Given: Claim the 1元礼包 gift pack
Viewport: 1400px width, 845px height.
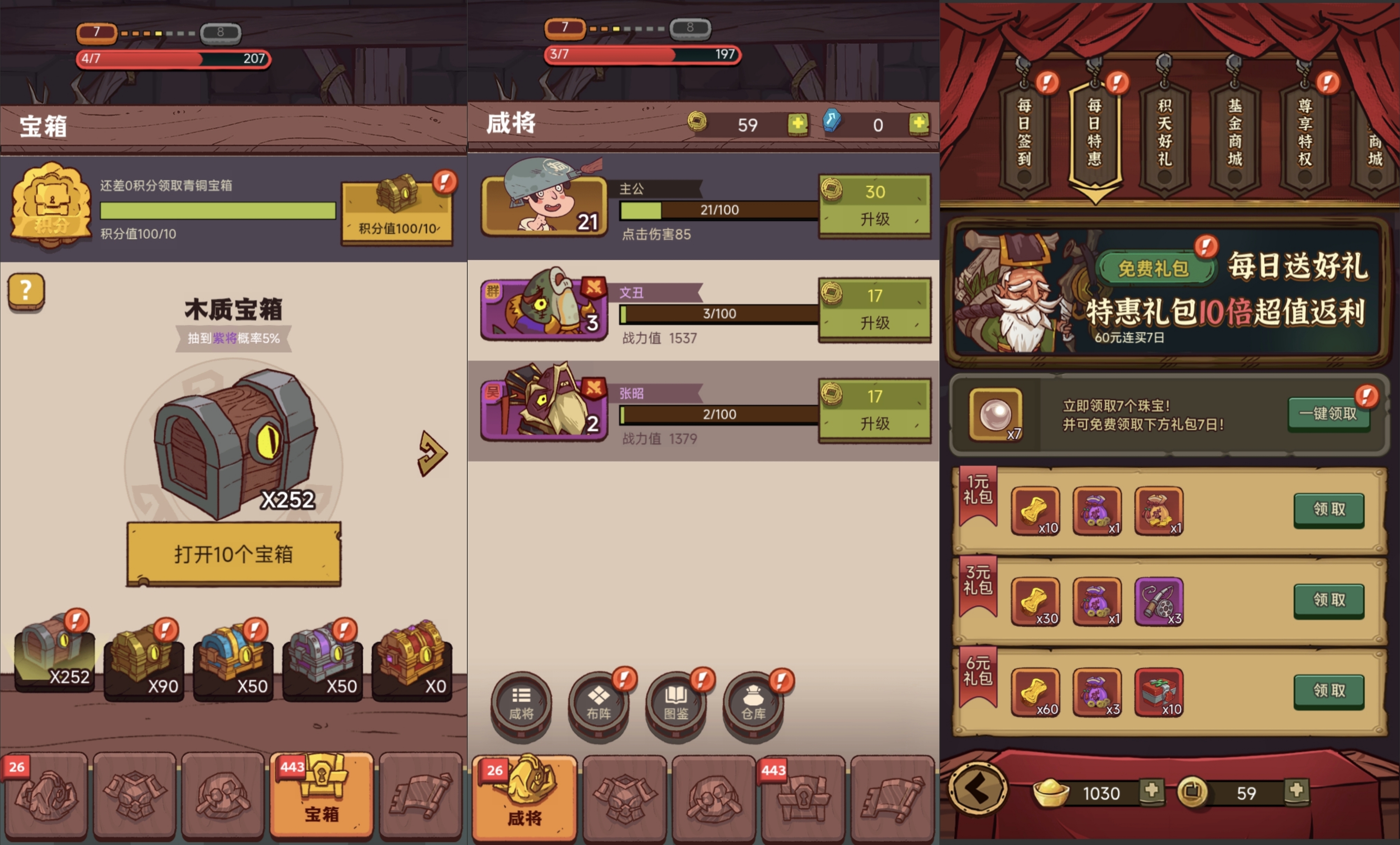Looking at the screenshot, I should click(x=1329, y=509).
